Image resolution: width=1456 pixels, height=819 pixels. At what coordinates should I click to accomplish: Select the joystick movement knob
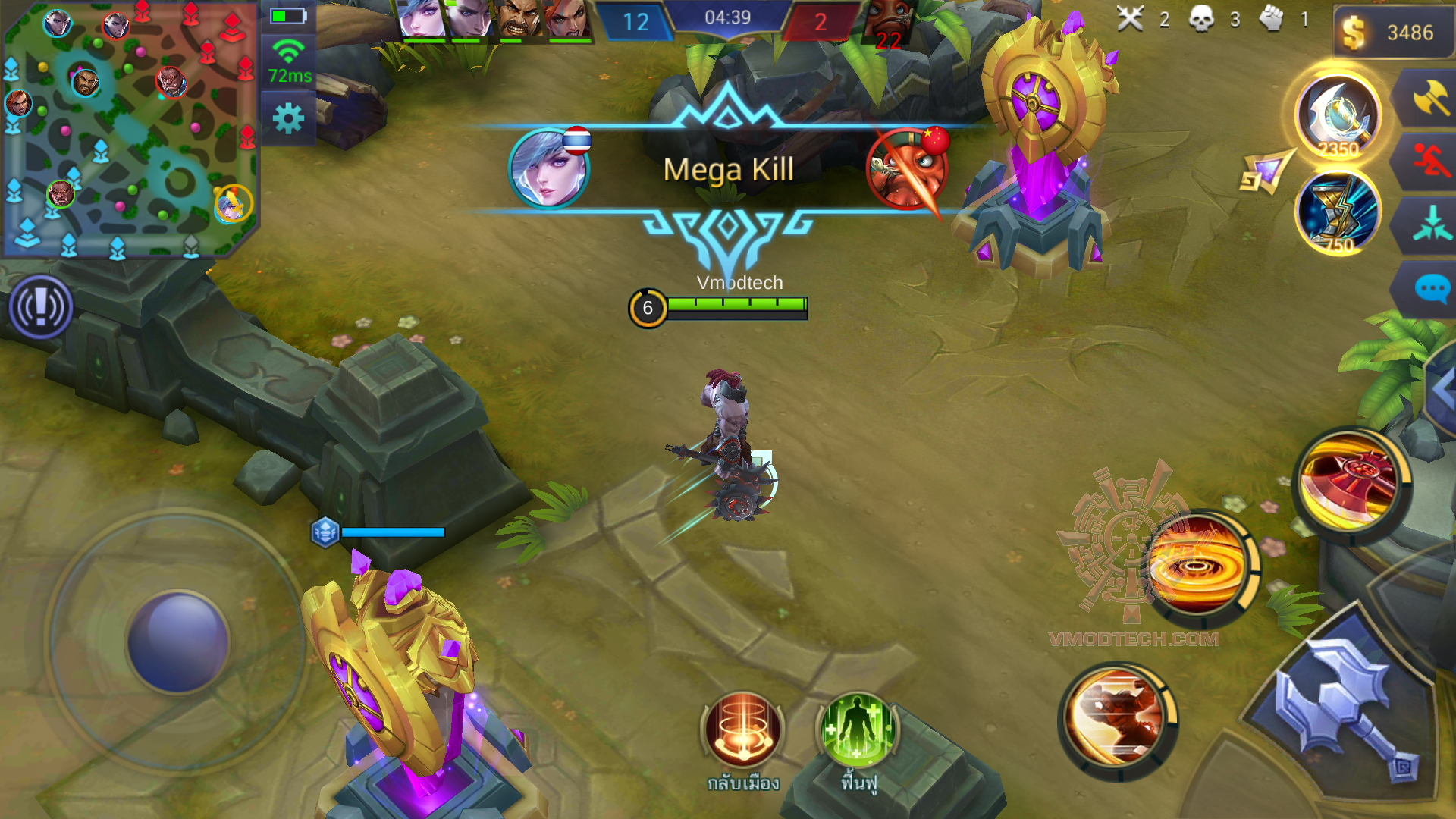(178, 642)
